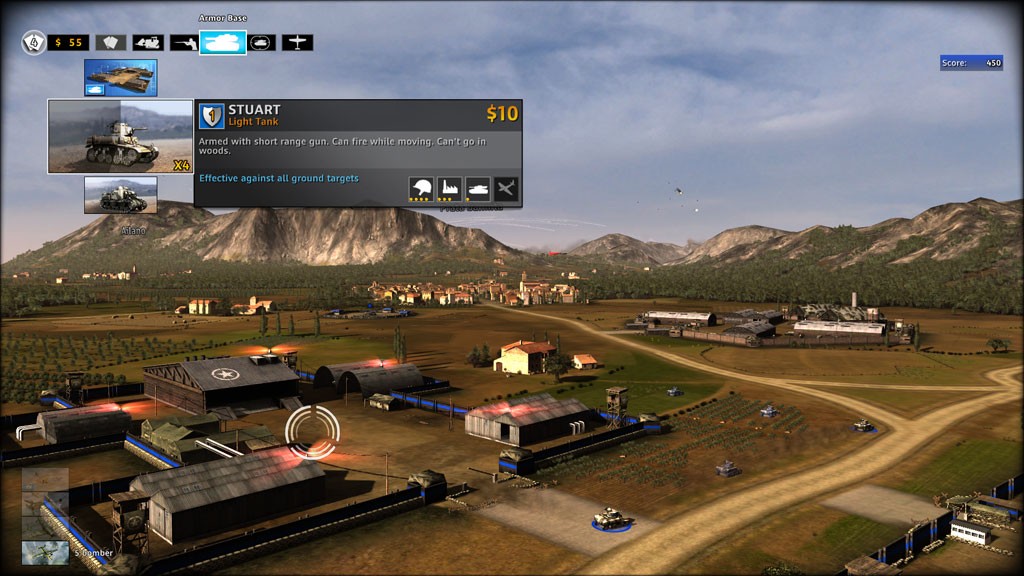The height and width of the screenshot is (576, 1024).
Task: Click the infantry helmet effectiveness icon
Action: (422, 189)
